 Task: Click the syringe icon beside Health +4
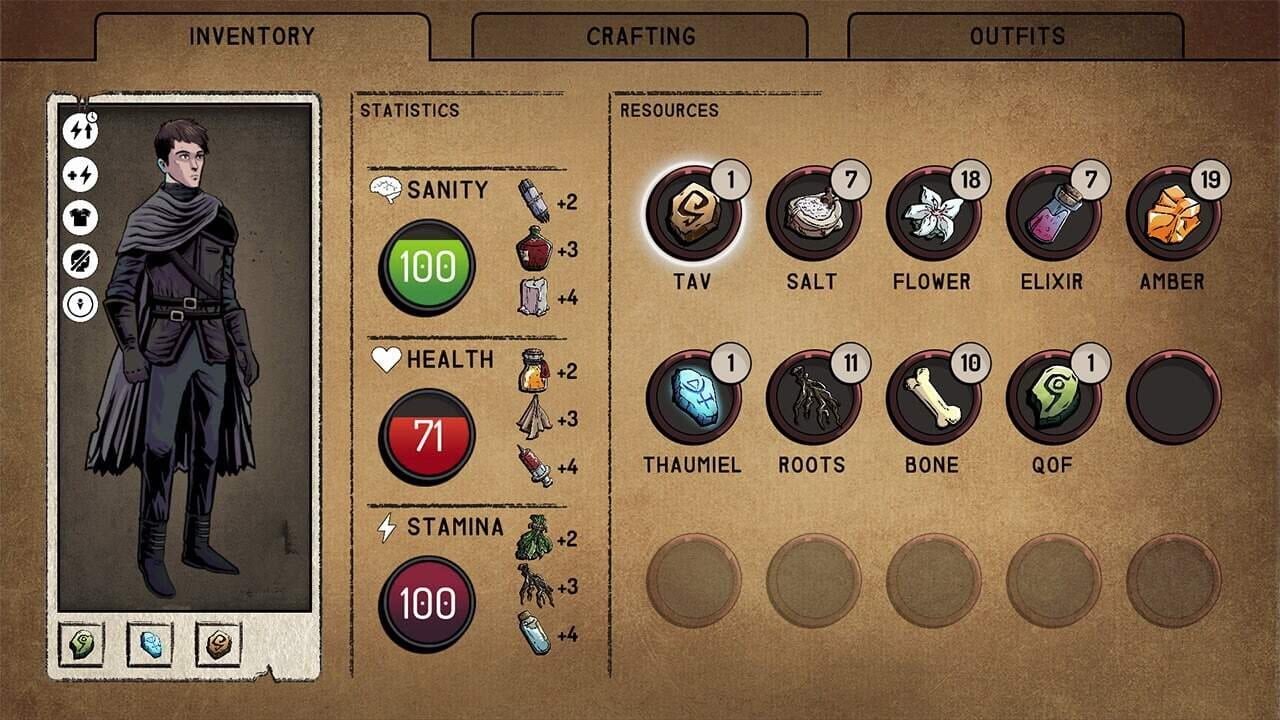tap(537, 466)
